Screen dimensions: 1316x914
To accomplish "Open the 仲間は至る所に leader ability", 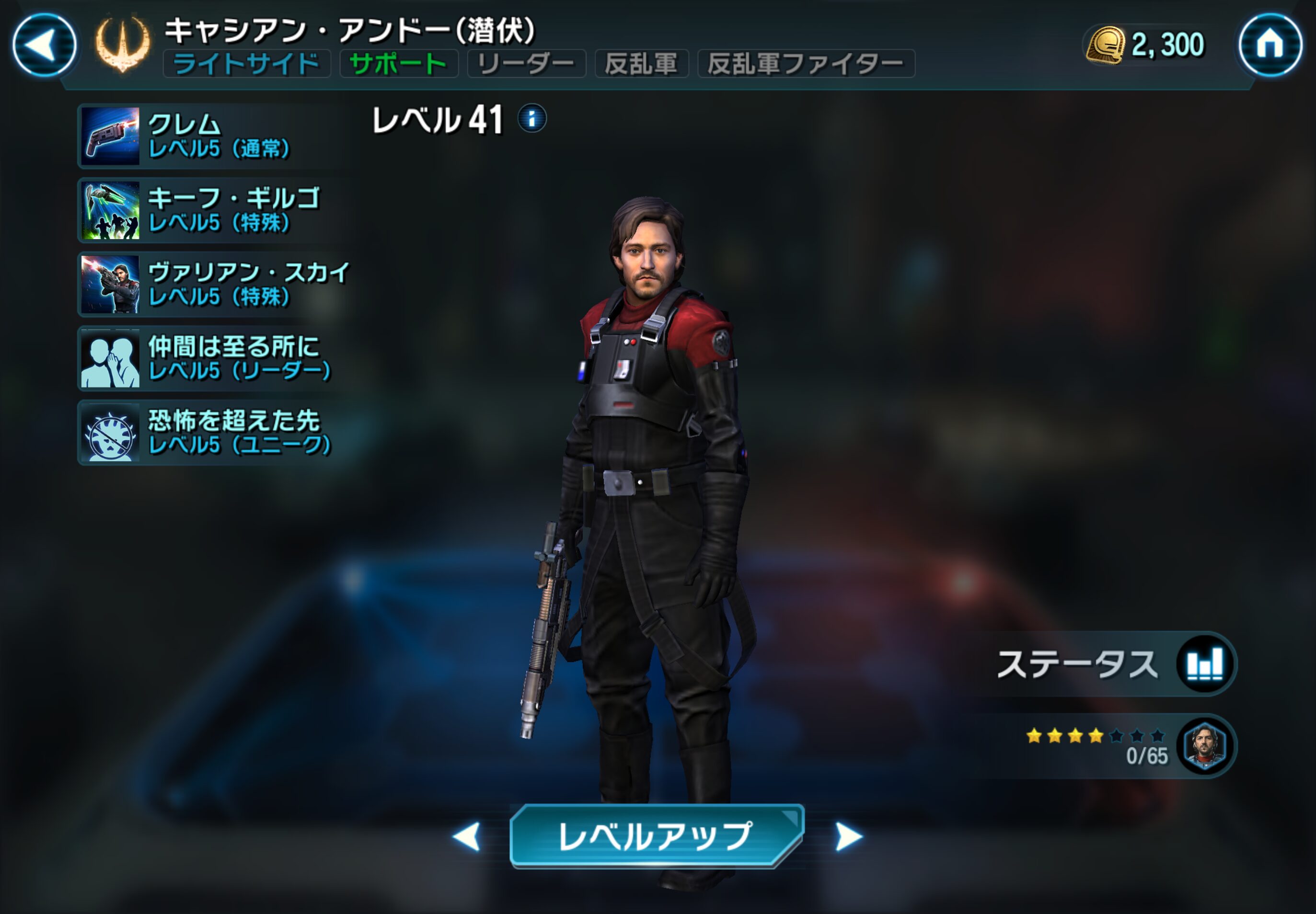I will pyautogui.click(x=212, y=358).
